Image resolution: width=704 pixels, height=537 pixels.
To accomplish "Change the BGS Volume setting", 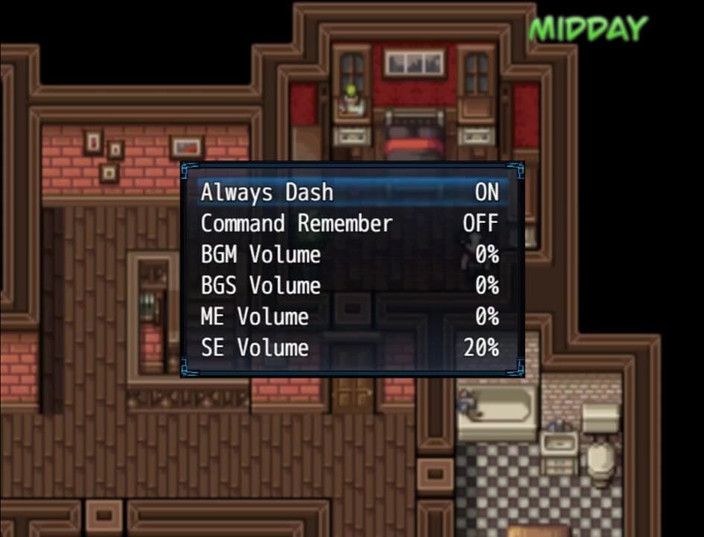I will point(349,286).
